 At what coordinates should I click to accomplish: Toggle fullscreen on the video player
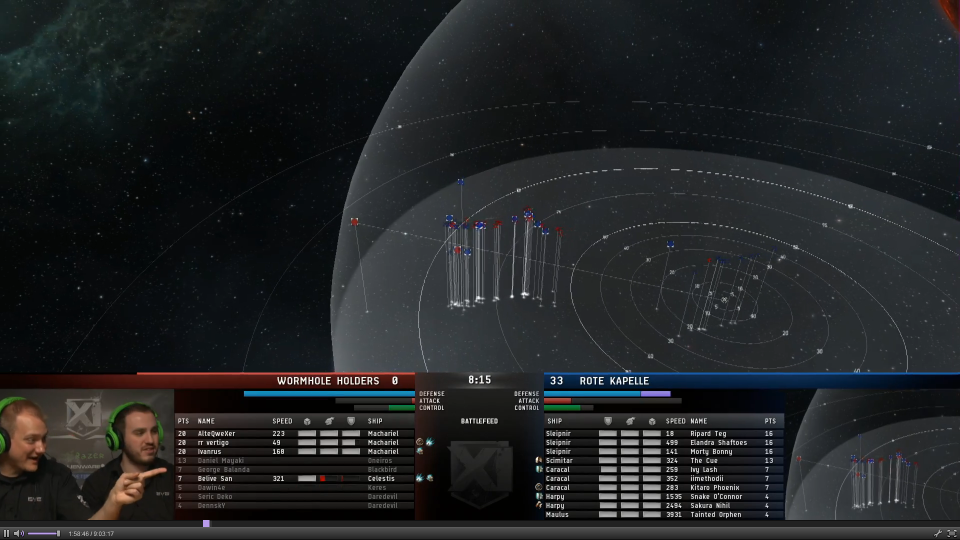coord(951,533)
